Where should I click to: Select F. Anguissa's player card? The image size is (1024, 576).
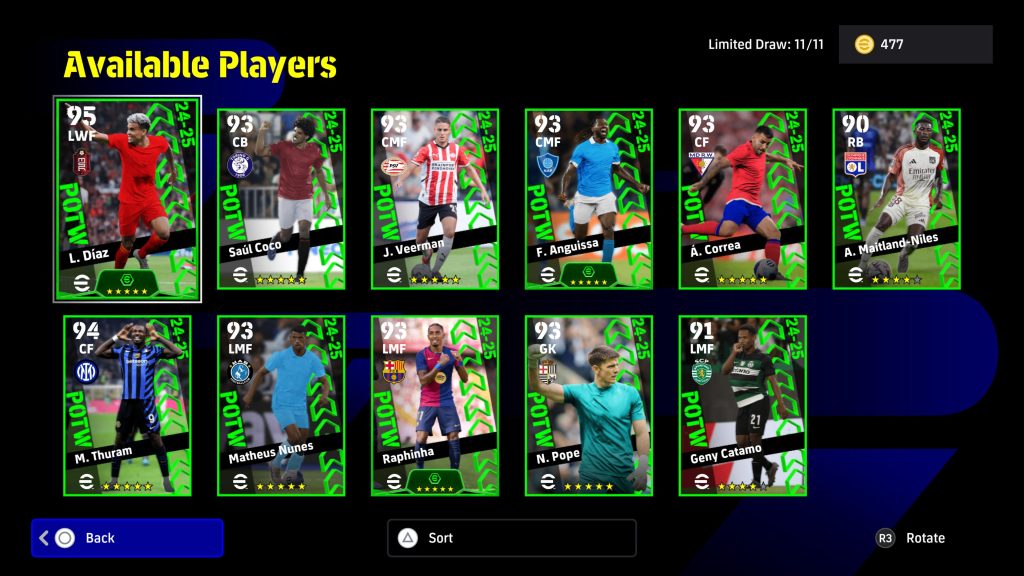point(589,199)
